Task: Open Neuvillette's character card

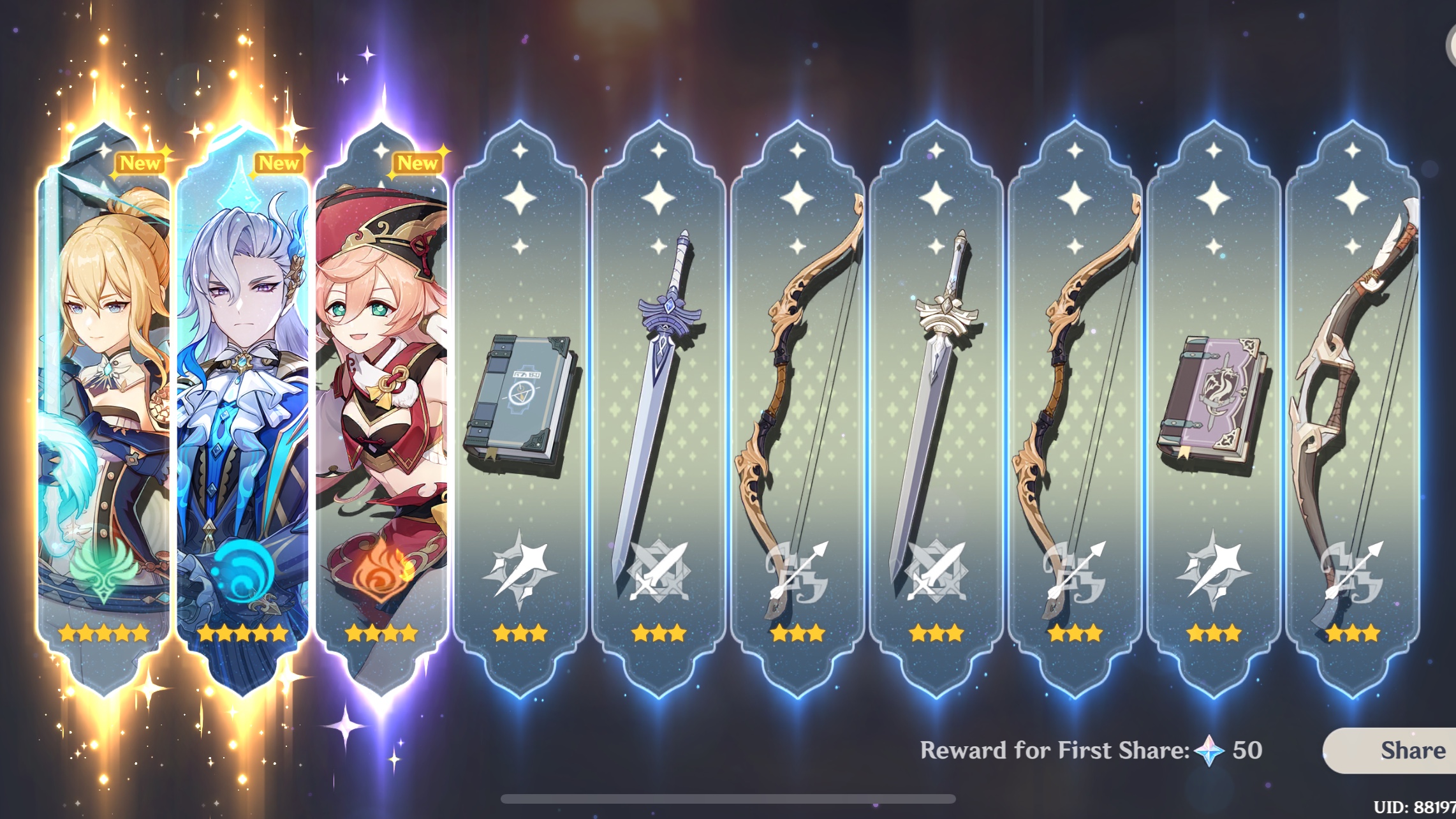Action: [246, 395]
